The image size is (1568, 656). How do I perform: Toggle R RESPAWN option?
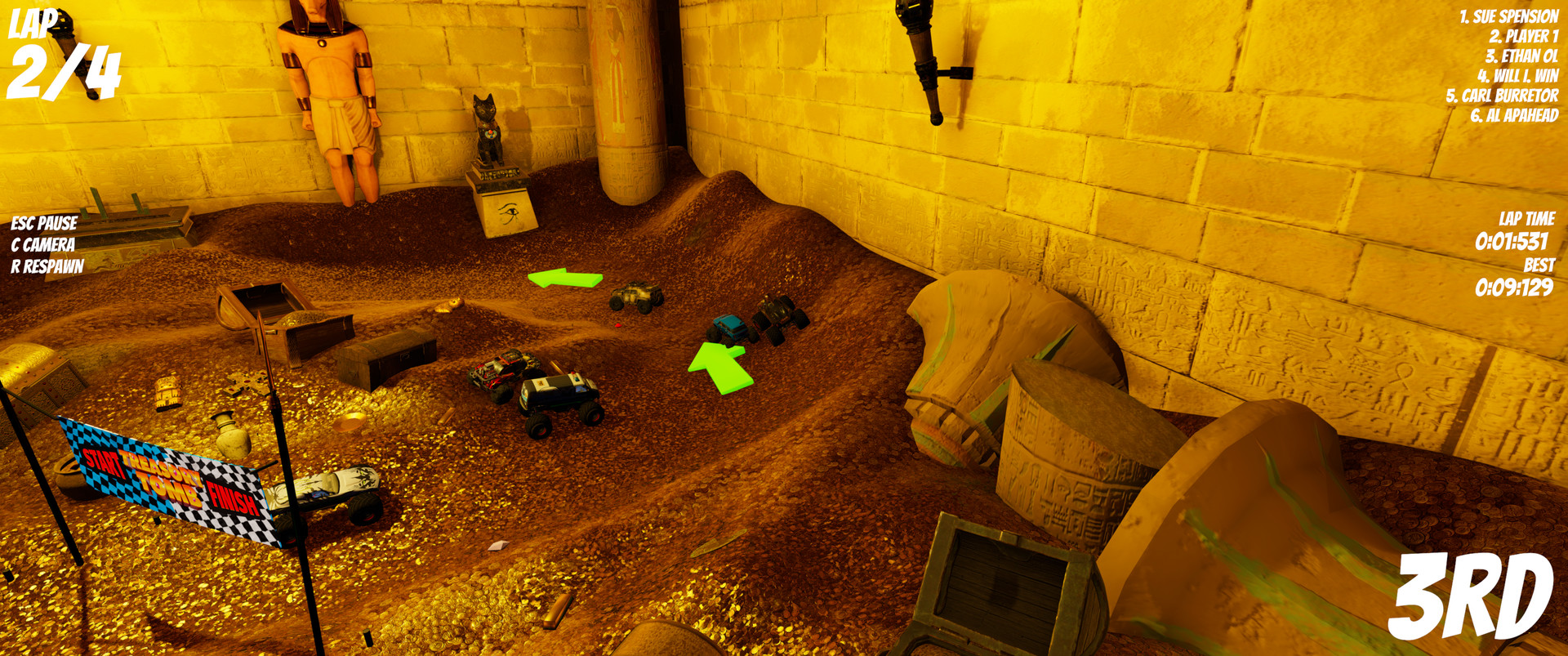(45, 266)
